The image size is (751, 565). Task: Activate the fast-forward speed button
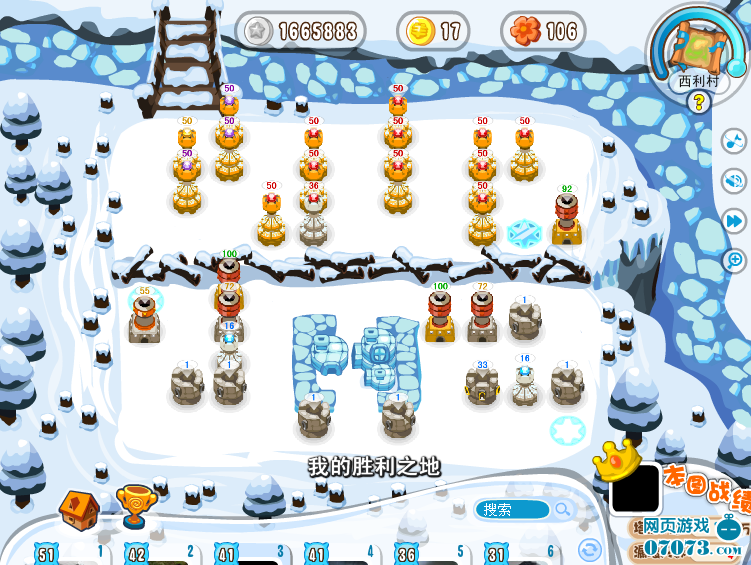click(x=734, y=220)
